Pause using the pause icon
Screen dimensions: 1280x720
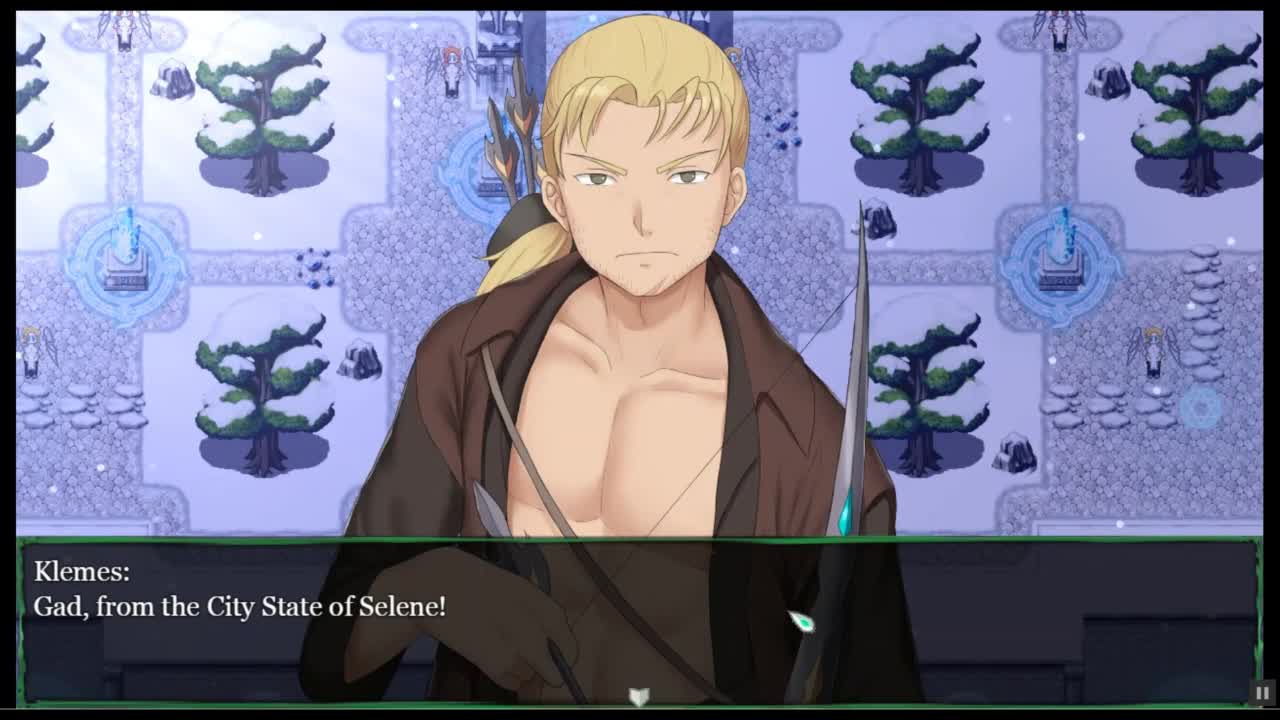tap(1262, 692)
